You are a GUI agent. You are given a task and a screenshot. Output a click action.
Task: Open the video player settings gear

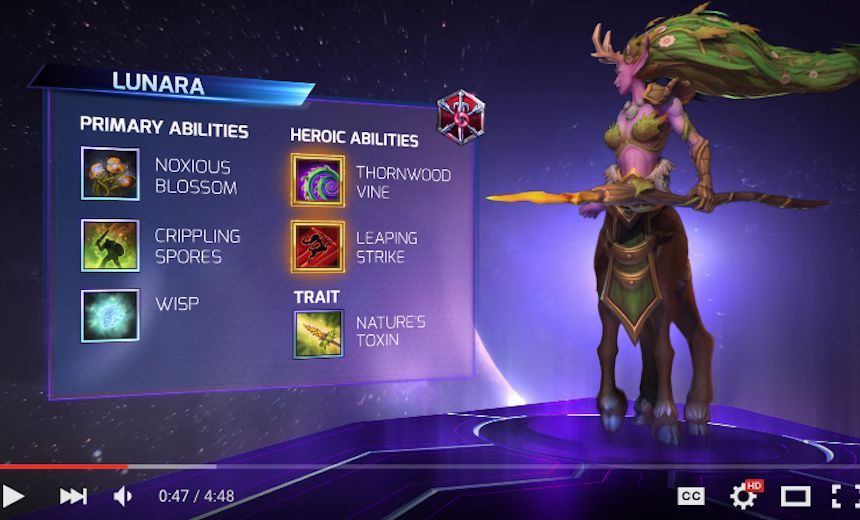point(743,496)
